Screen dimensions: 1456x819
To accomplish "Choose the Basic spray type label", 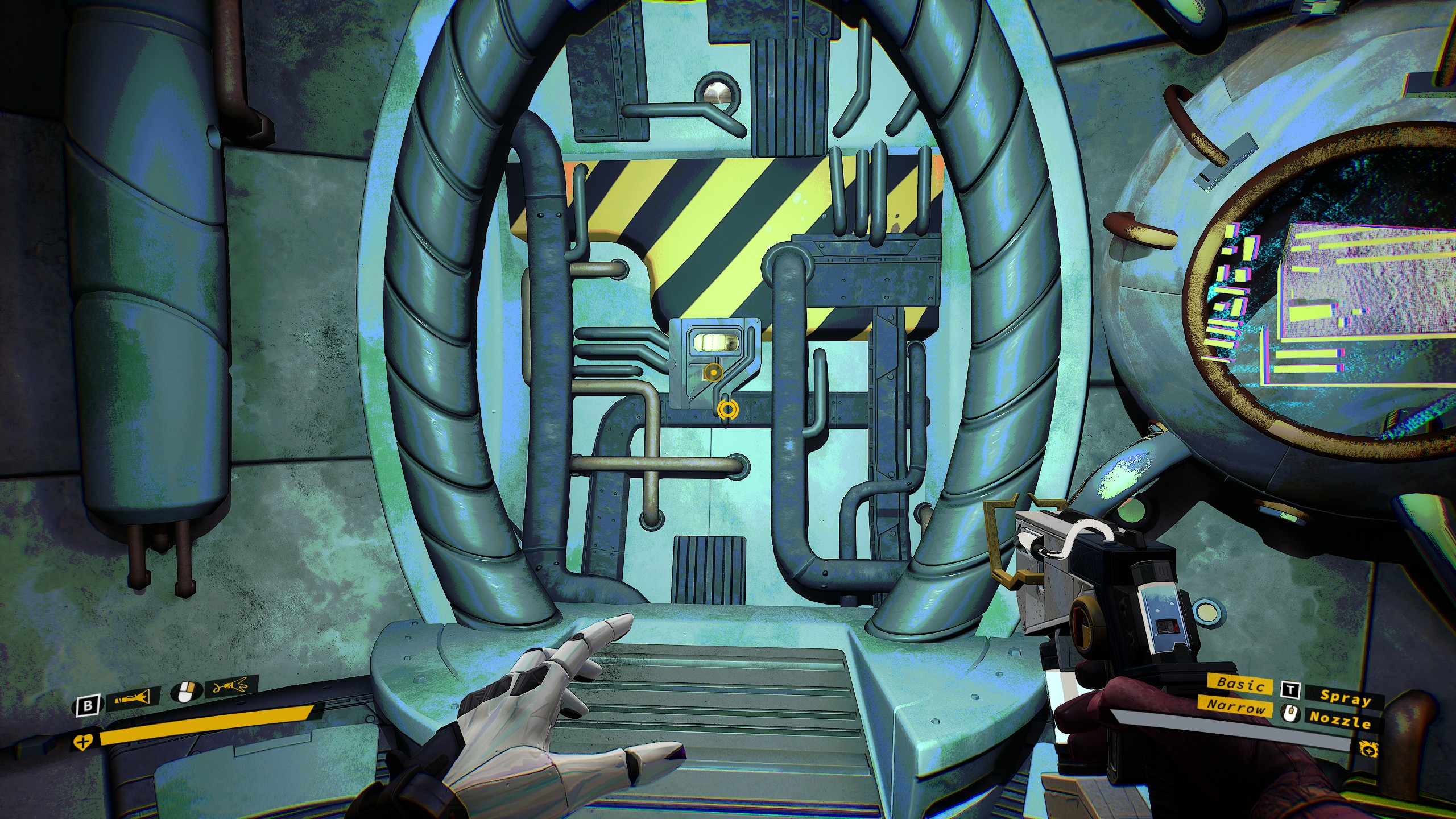I will (x=1240, y=685).
